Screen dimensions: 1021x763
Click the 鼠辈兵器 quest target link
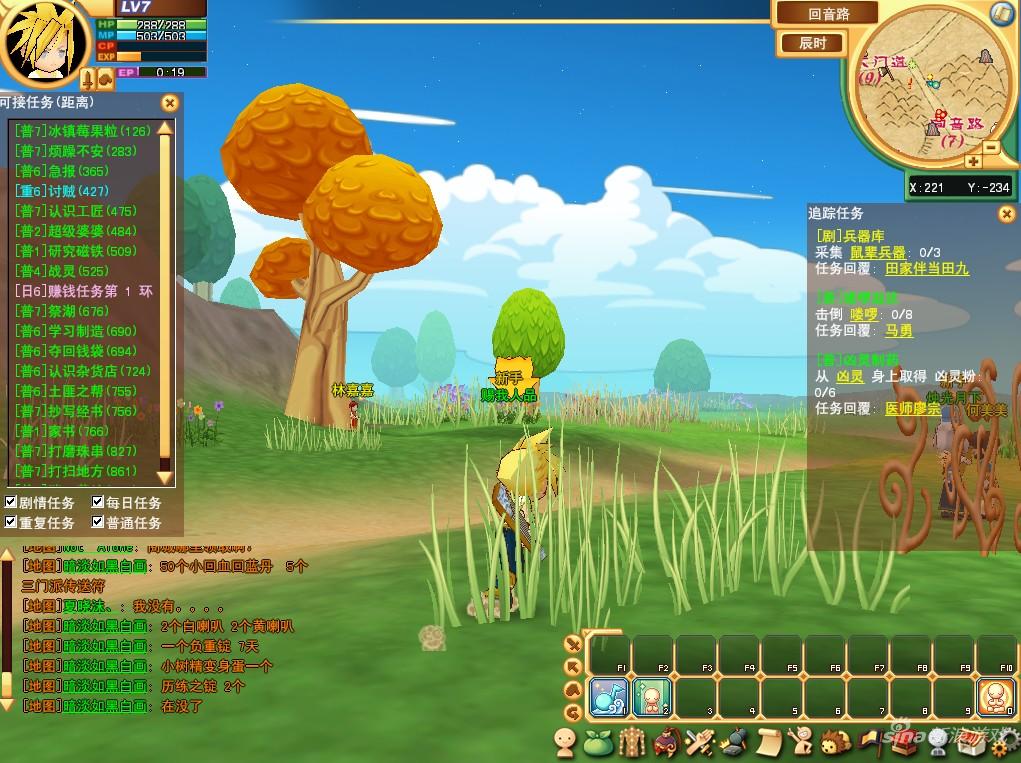point(877,253)
